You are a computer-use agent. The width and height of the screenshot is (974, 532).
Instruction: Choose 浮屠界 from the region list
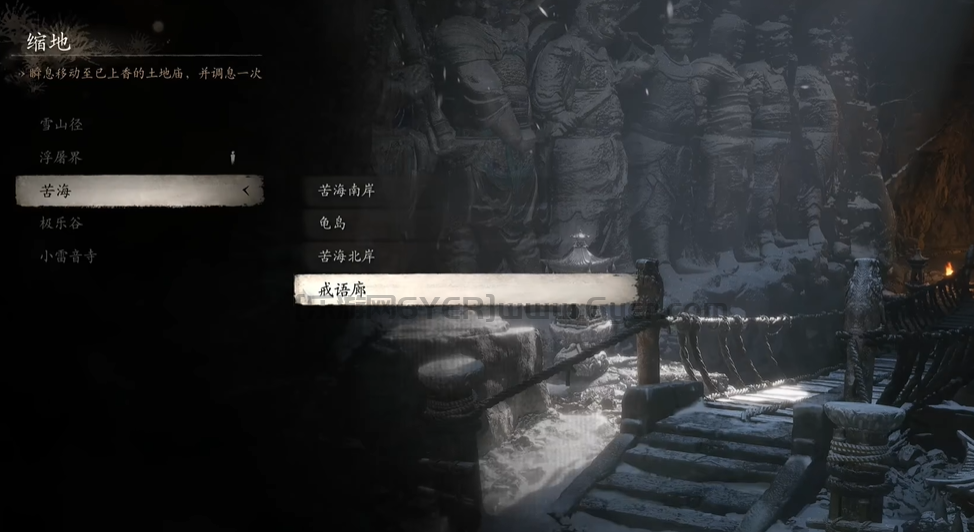click(62, 158)
